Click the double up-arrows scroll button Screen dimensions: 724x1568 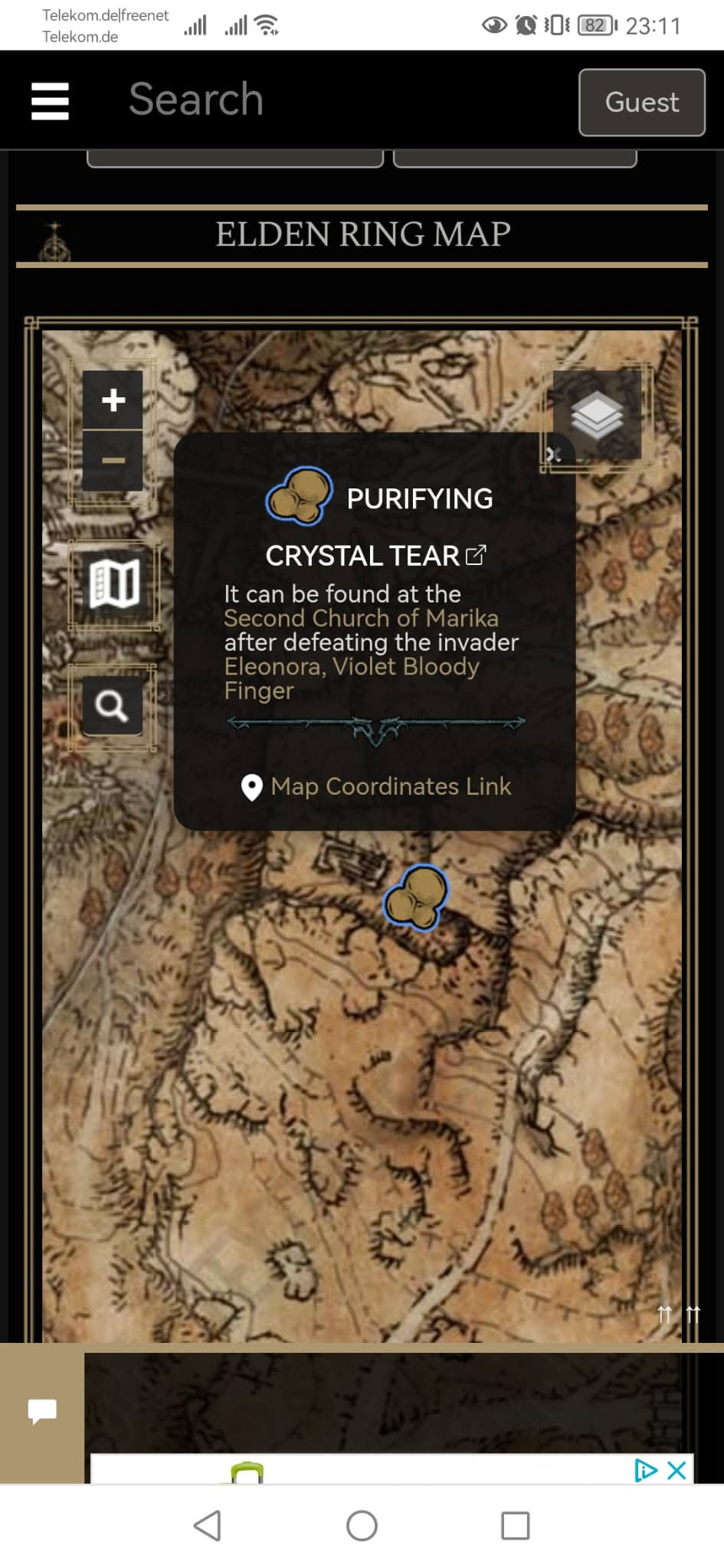(x=678, y=1315)
